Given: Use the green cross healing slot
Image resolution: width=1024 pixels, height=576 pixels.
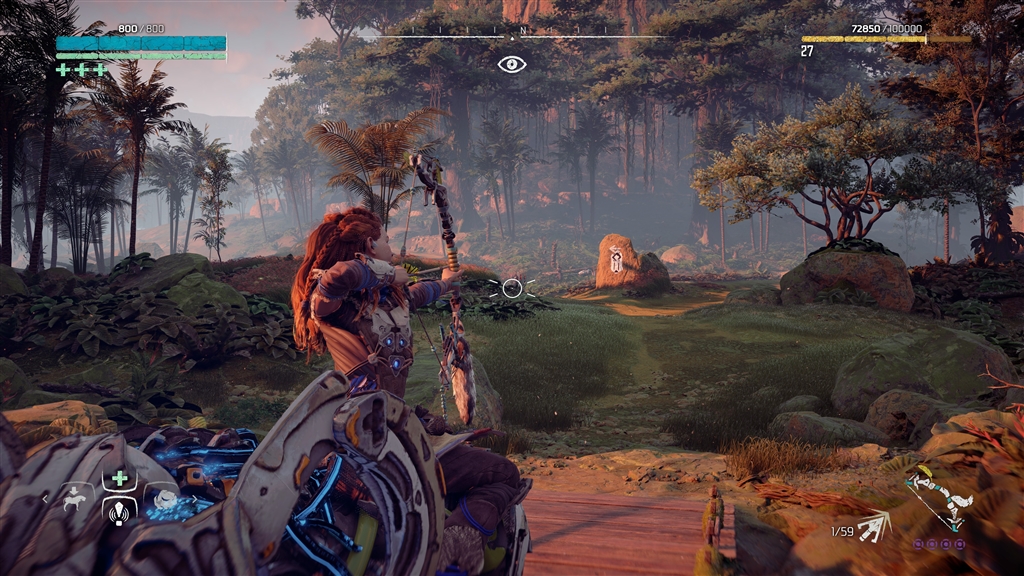Looking at the screenshot, I should click(x=119, y=478).
